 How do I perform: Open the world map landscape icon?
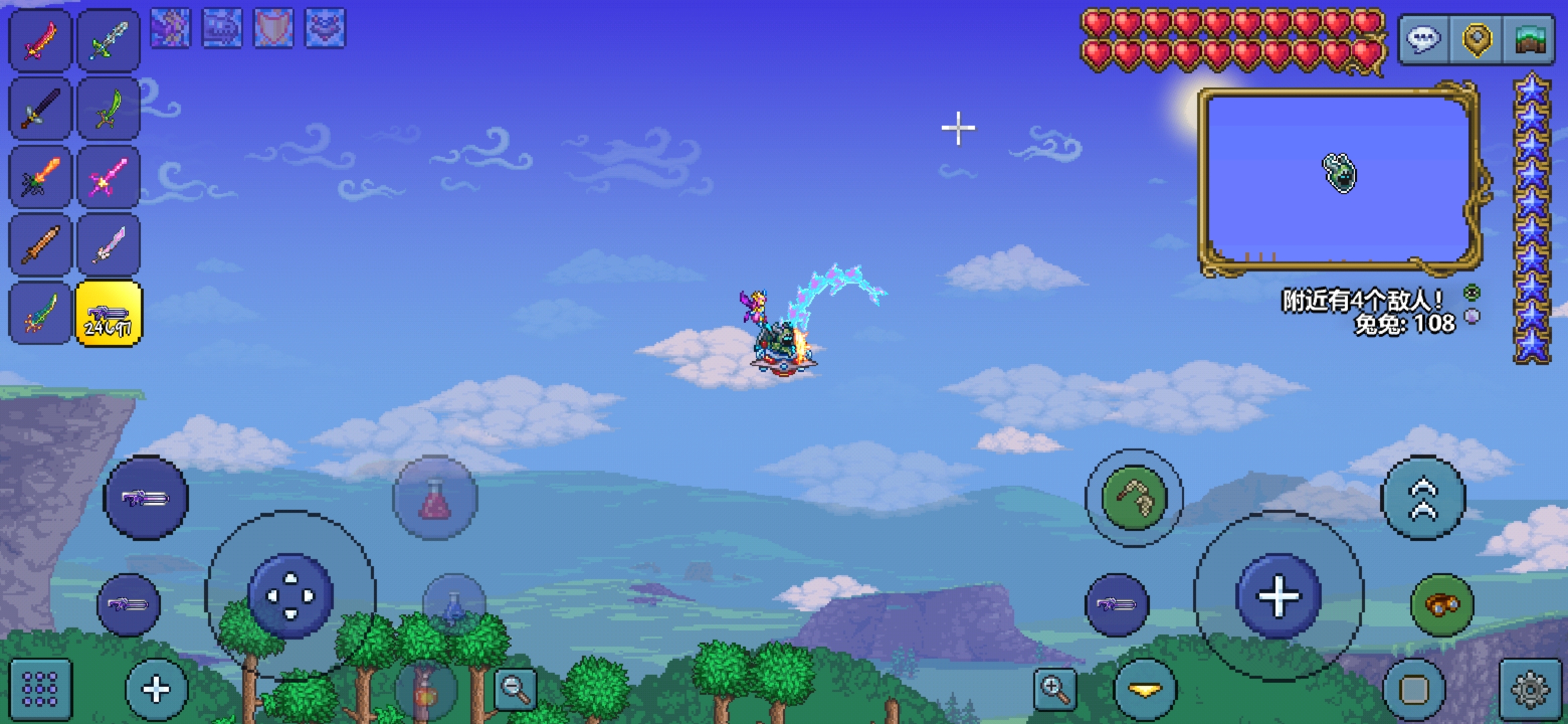(x=1529, y=40)
